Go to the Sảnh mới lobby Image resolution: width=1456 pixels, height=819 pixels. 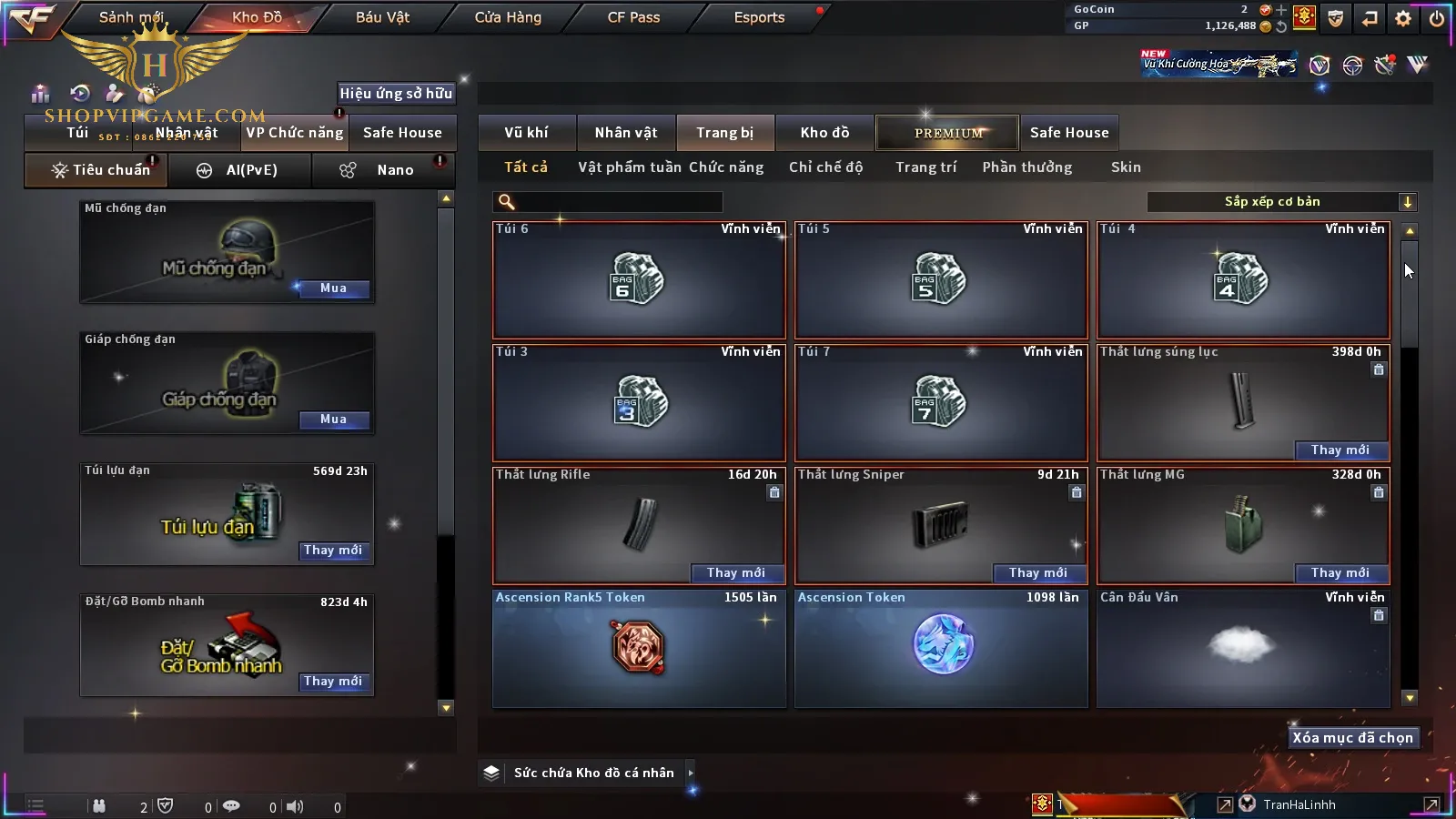tap(131, 17)
